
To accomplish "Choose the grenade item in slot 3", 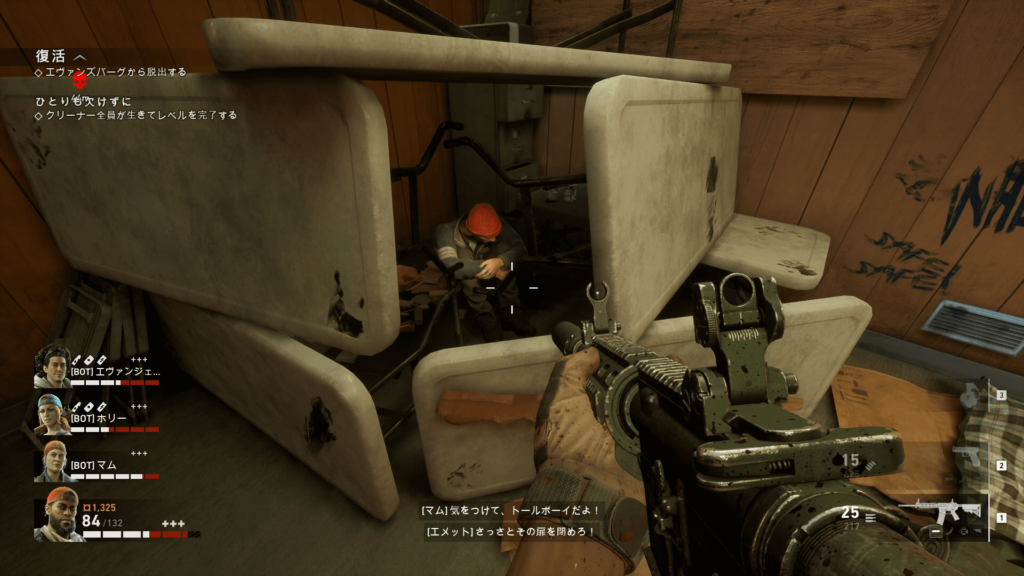I will (x=971, y=396).
